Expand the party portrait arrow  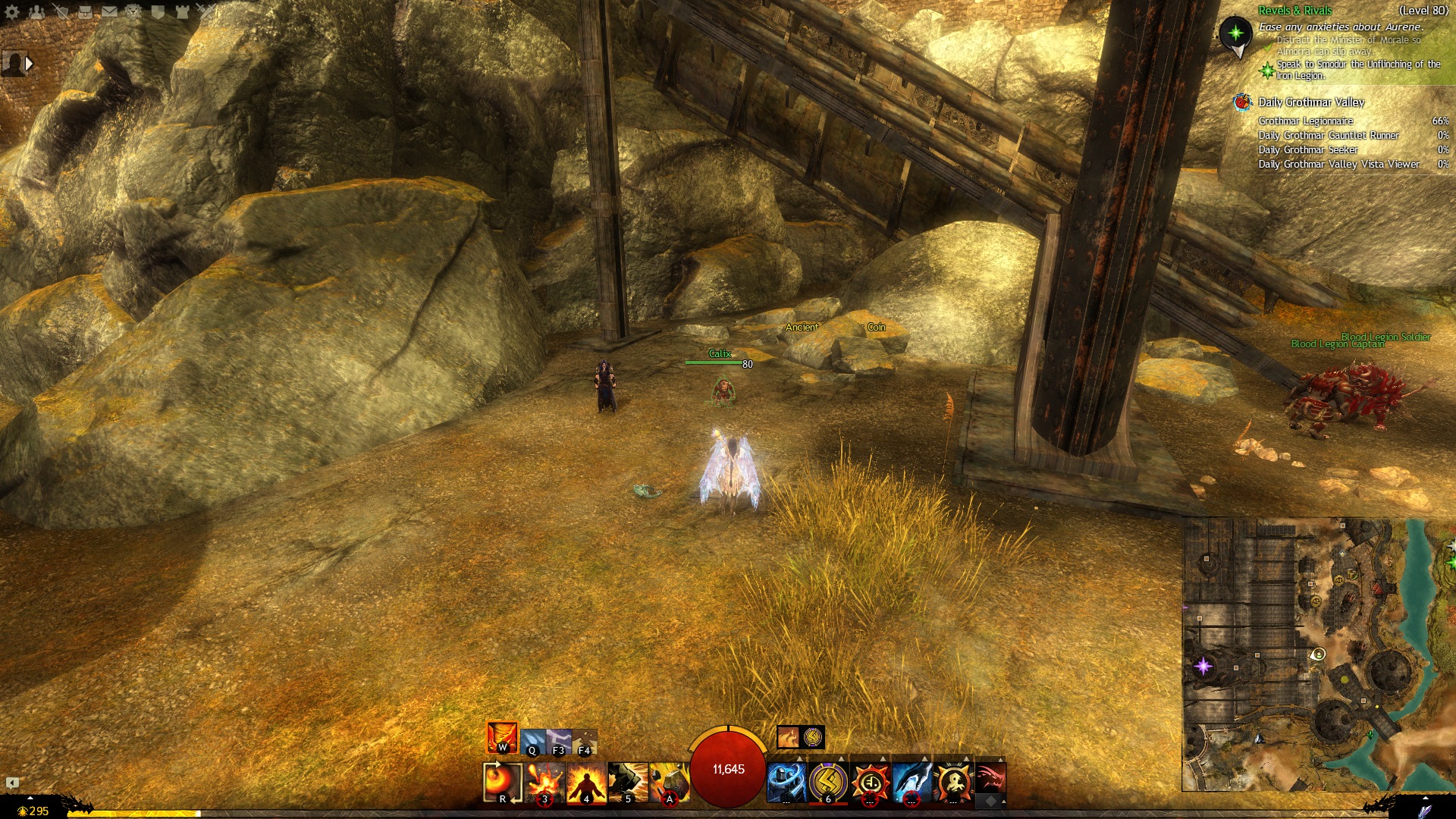(29, 64)
